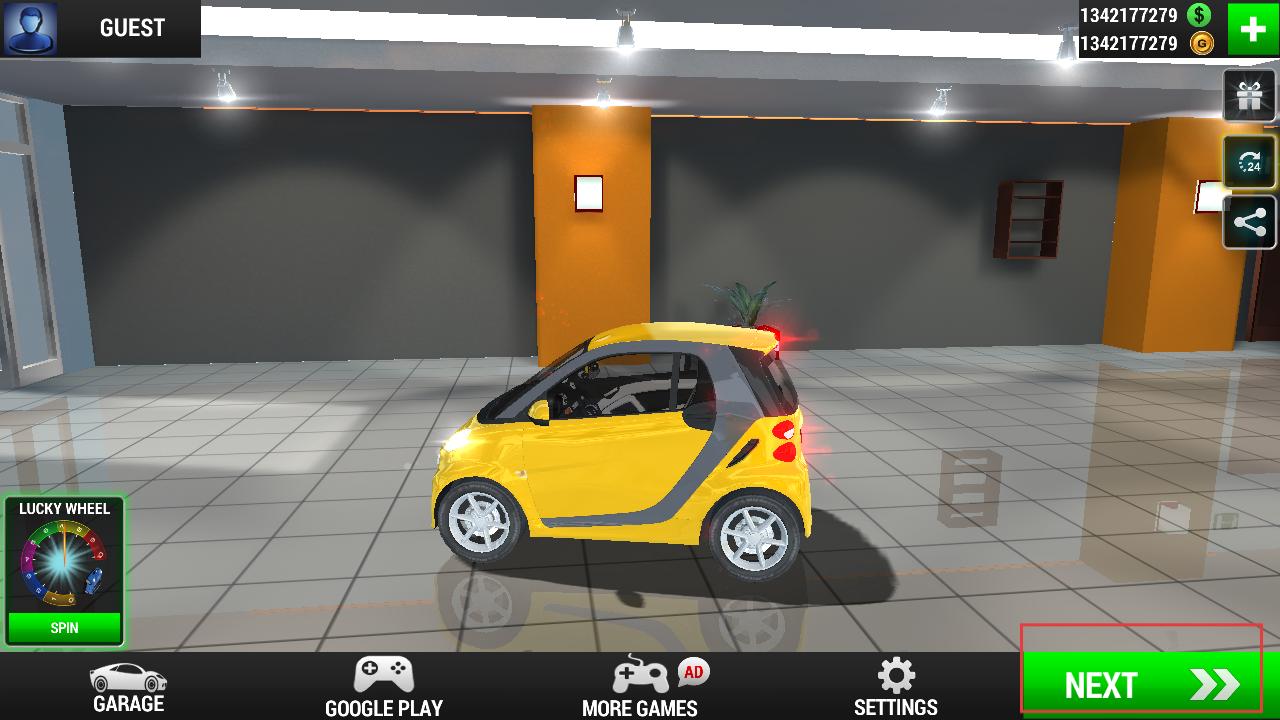Tap the share icon
This screenshot has height=720, width=1280.
coord(1249,222)
